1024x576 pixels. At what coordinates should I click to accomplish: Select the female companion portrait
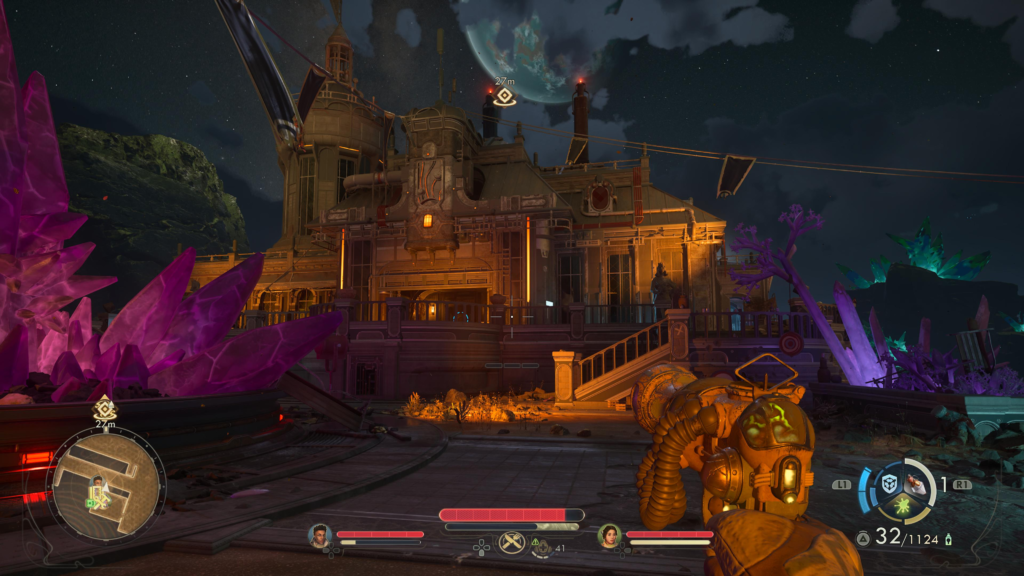[609, 535]
